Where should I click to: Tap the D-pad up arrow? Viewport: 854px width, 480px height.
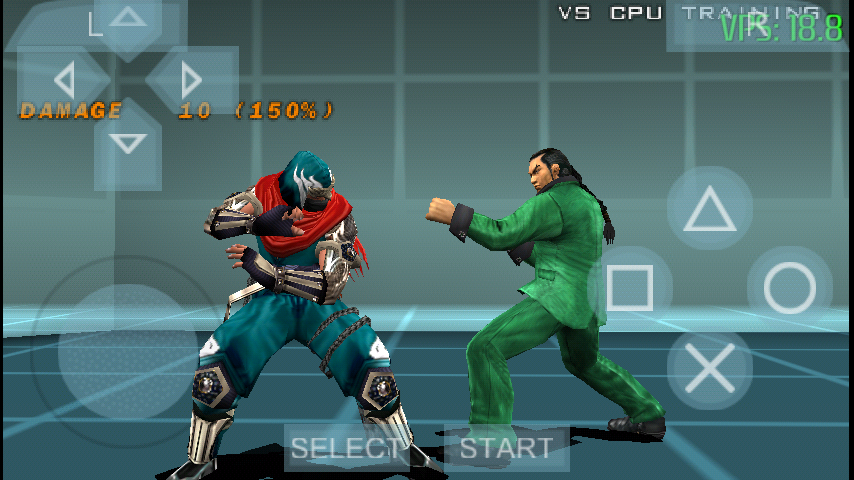pyautogui.click(x=127, y=18)
